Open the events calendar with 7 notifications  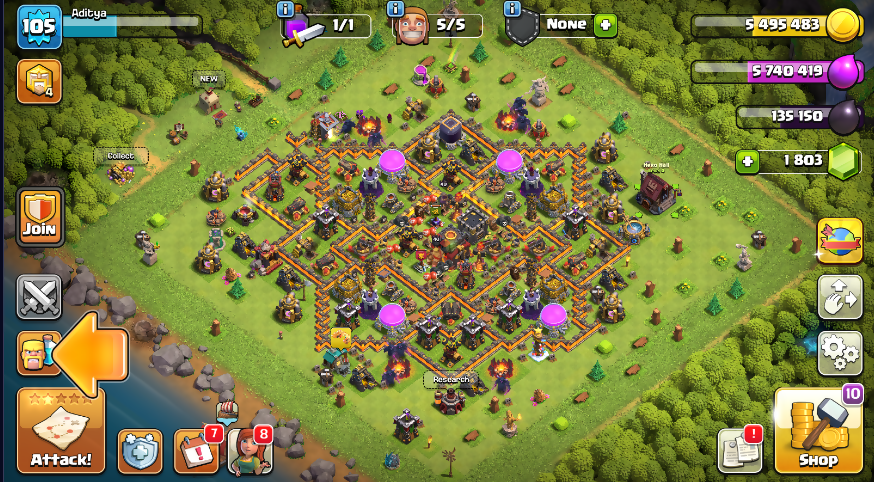pos(196,451)
